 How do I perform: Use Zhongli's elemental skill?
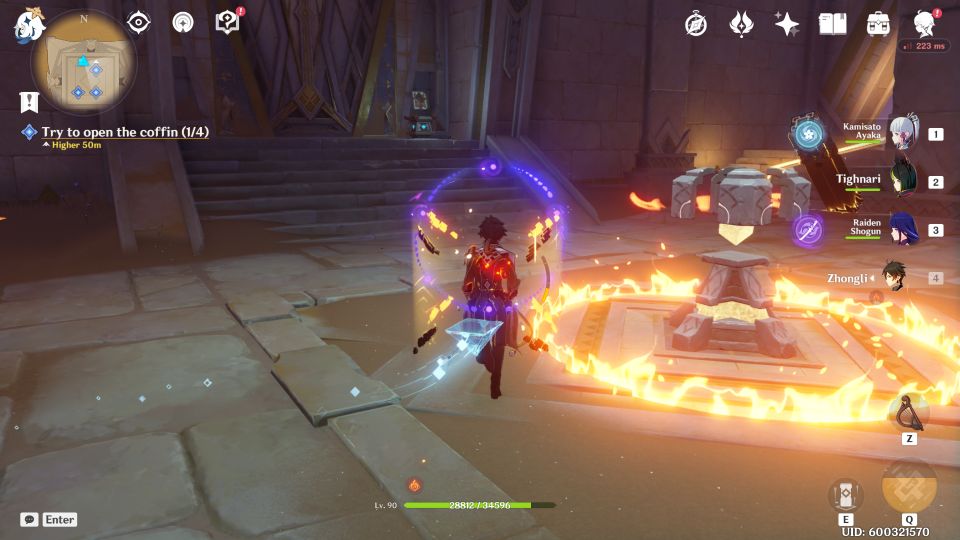(846, 495)
